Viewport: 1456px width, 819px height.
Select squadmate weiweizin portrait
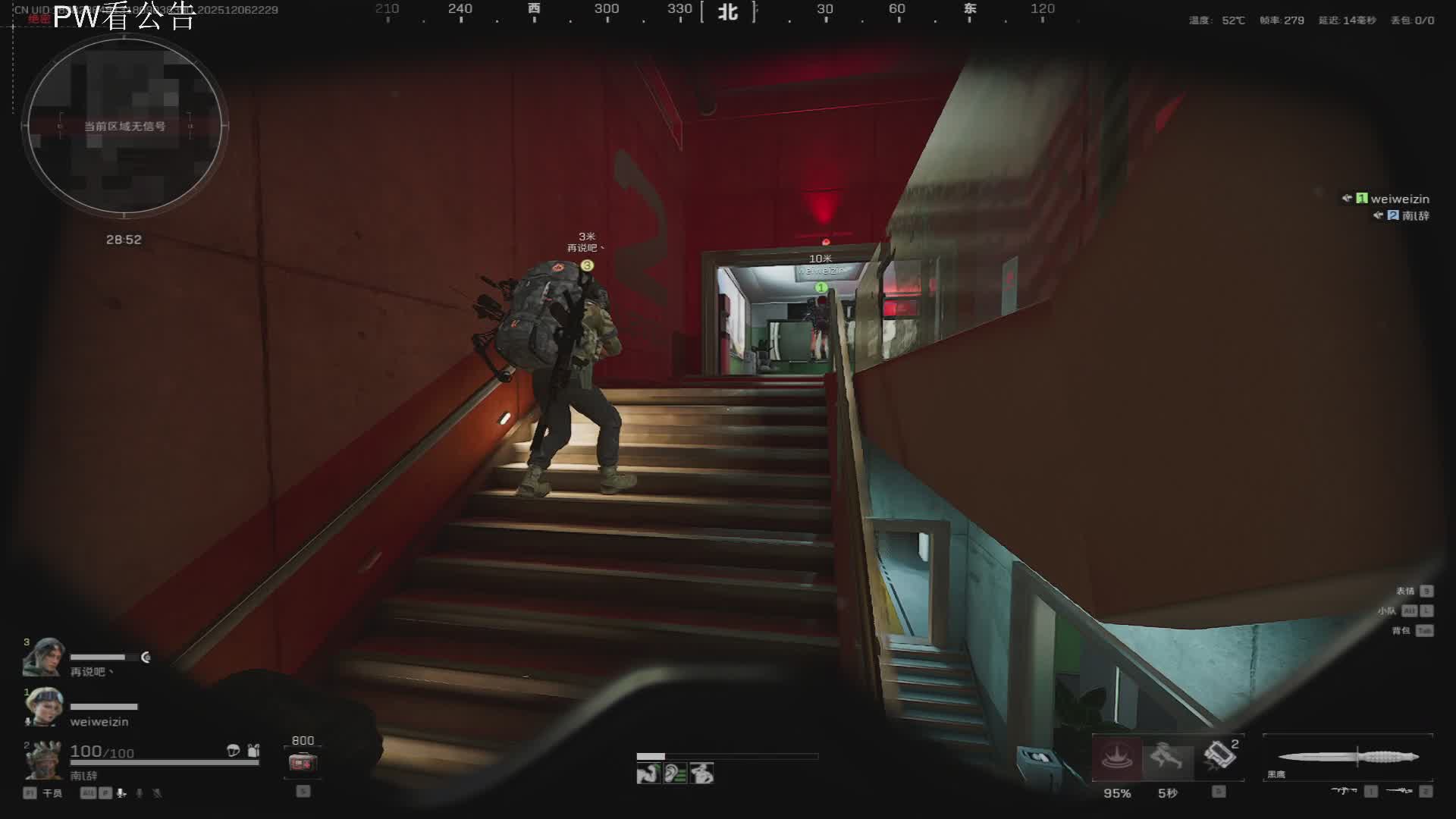[x=43, y=707]
